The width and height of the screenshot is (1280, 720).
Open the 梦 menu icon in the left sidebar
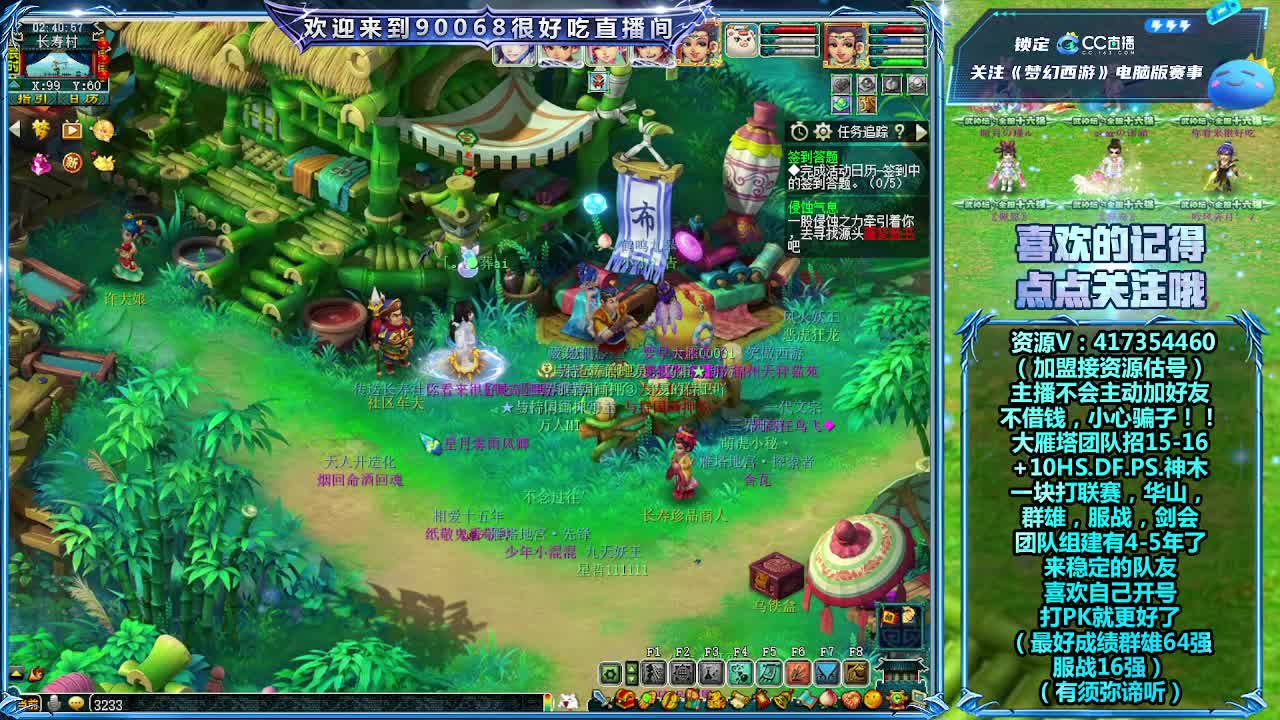click(40, 130)
